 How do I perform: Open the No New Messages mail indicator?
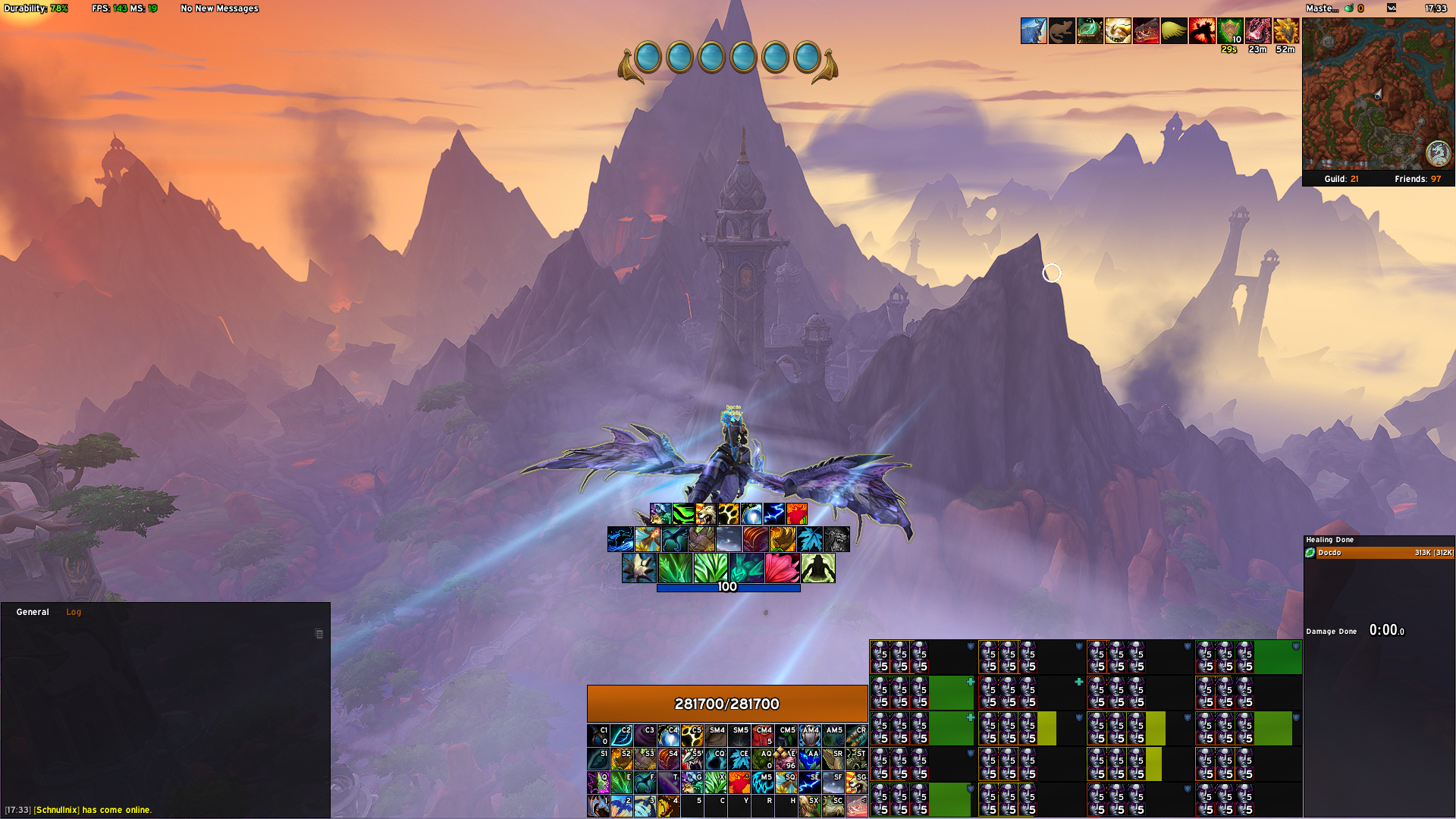coord(219,8)
